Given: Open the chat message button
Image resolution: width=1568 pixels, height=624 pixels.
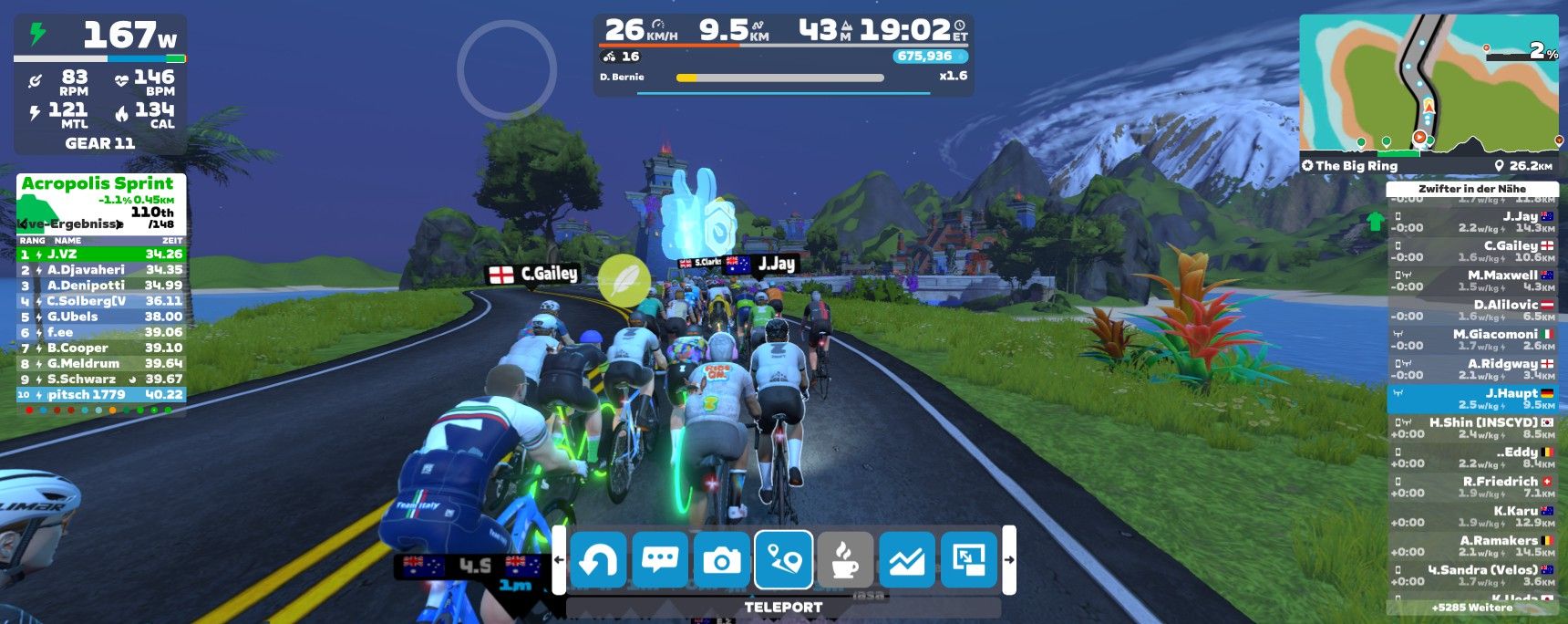Looking at the screenshot, I should click(x=660, y=560).
